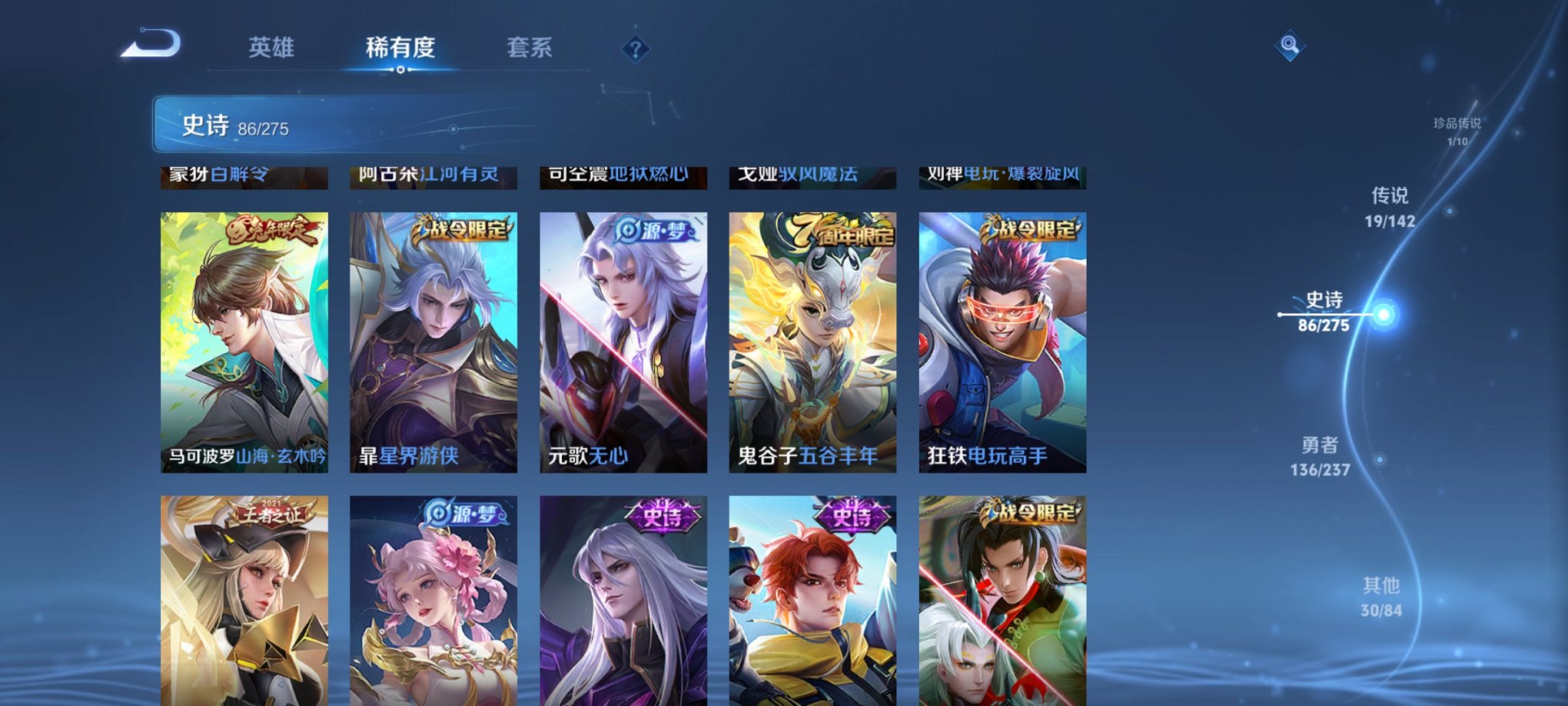Open the help question mark icon

634,49
